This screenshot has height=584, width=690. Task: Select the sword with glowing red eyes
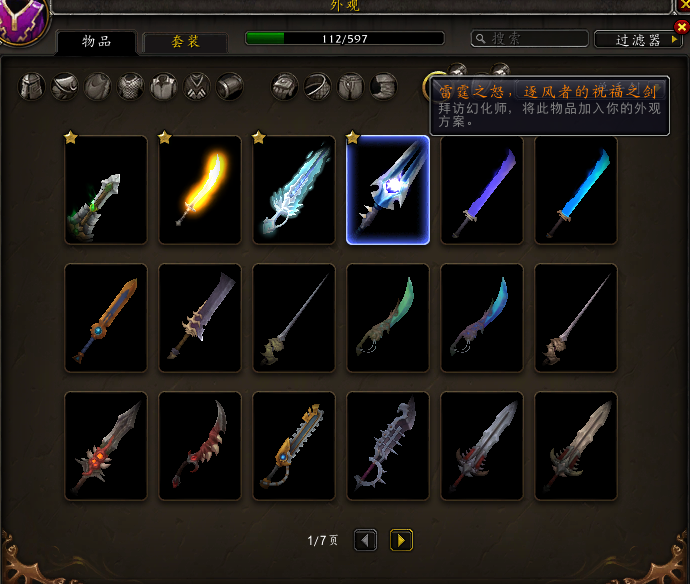[x=106, y=446]
